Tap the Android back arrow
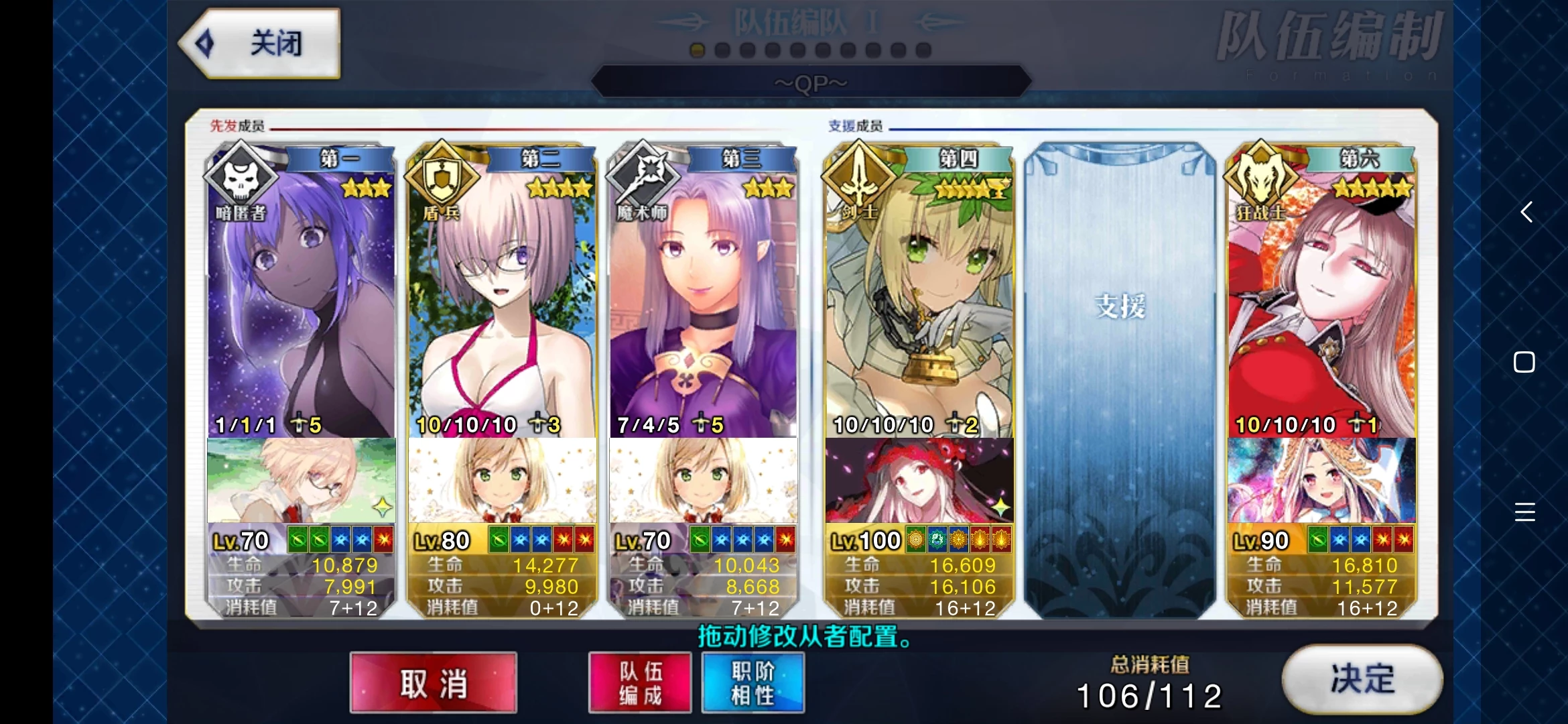 coord(1526,212)
